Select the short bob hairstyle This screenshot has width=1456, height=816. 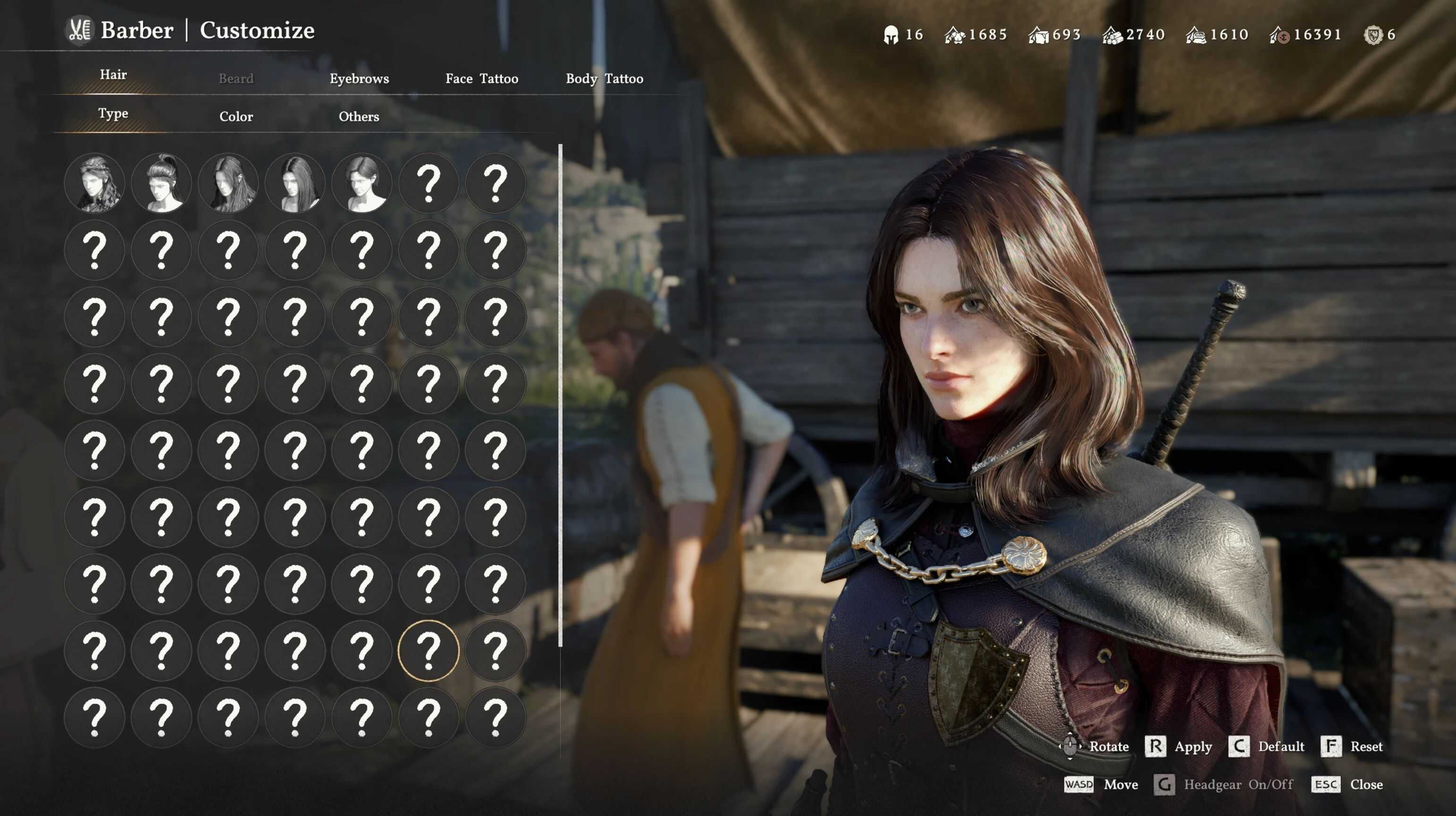click(x=362, y=183)
